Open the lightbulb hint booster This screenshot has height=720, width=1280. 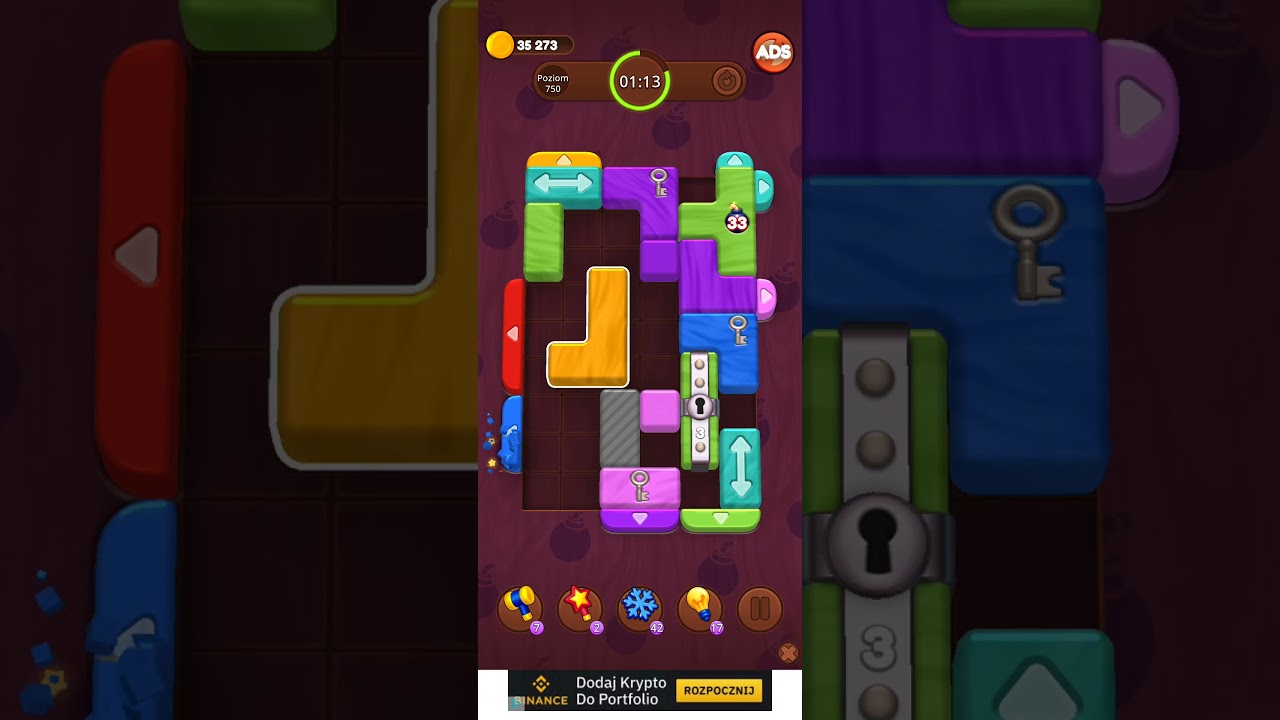[x=702, y=605]
